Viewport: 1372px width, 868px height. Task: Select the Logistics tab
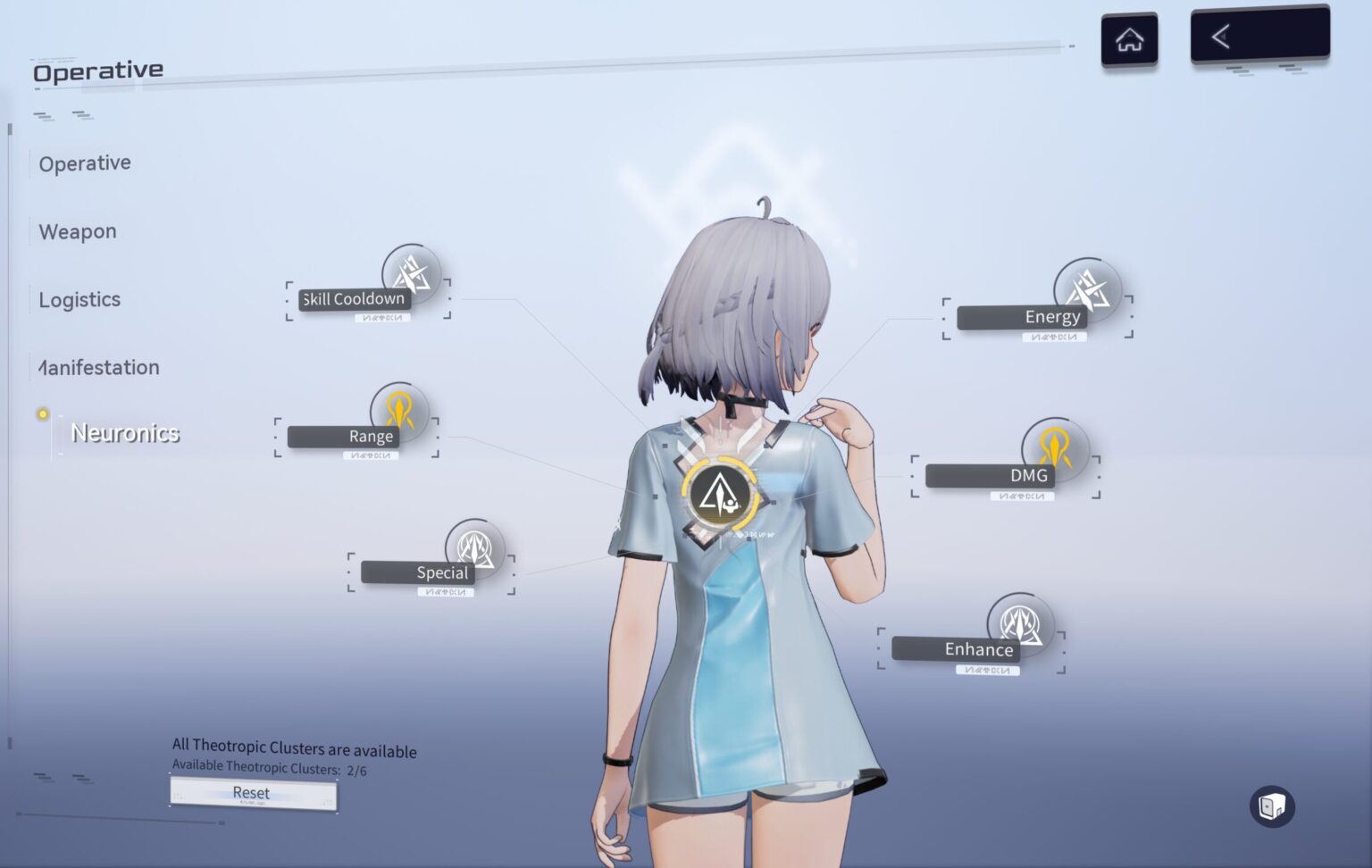pos(79,299)
